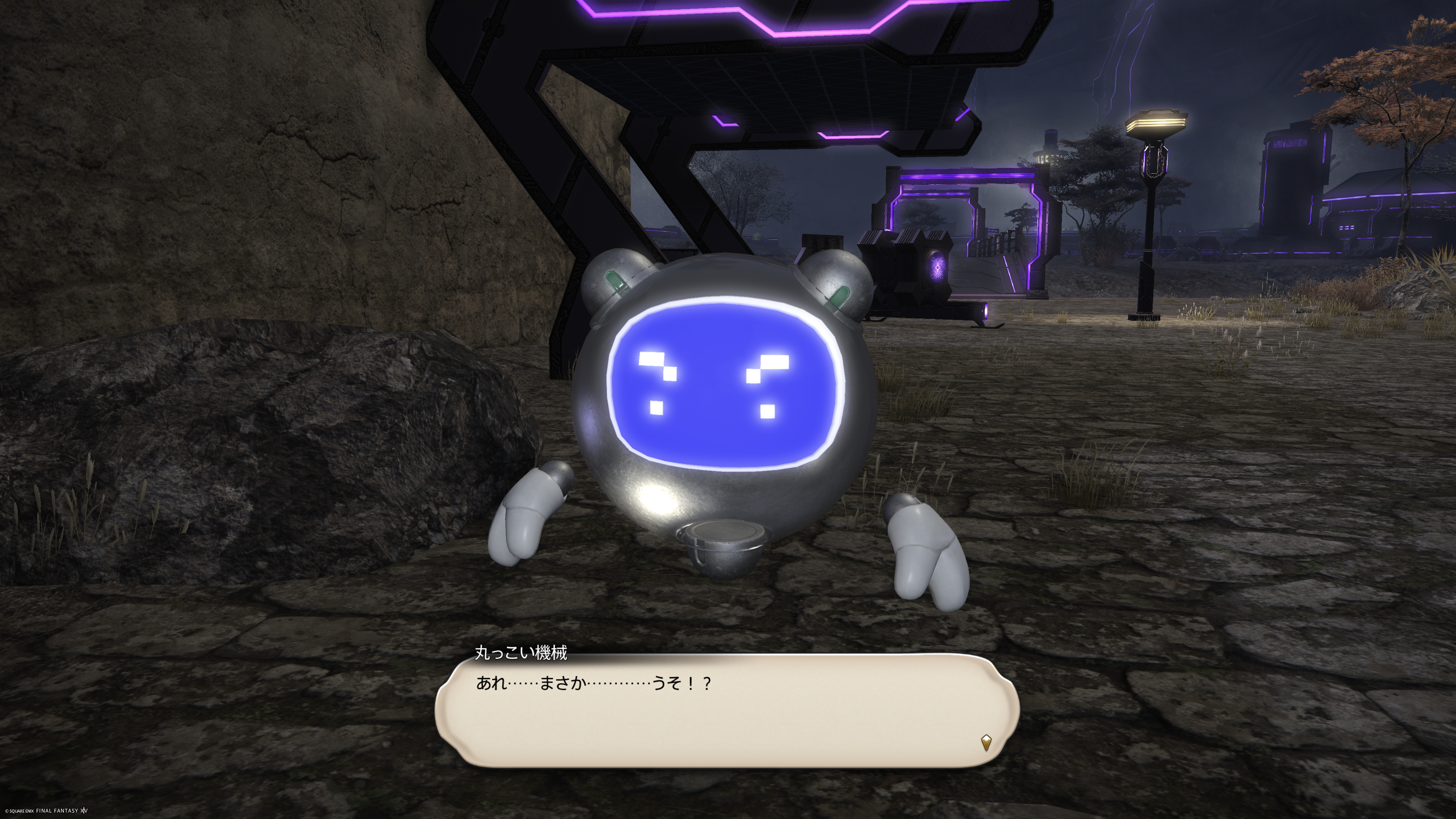Advance the dialogue box reading あれ……まさか
The height and width of the screenshot is (819, 1456).
726,711
